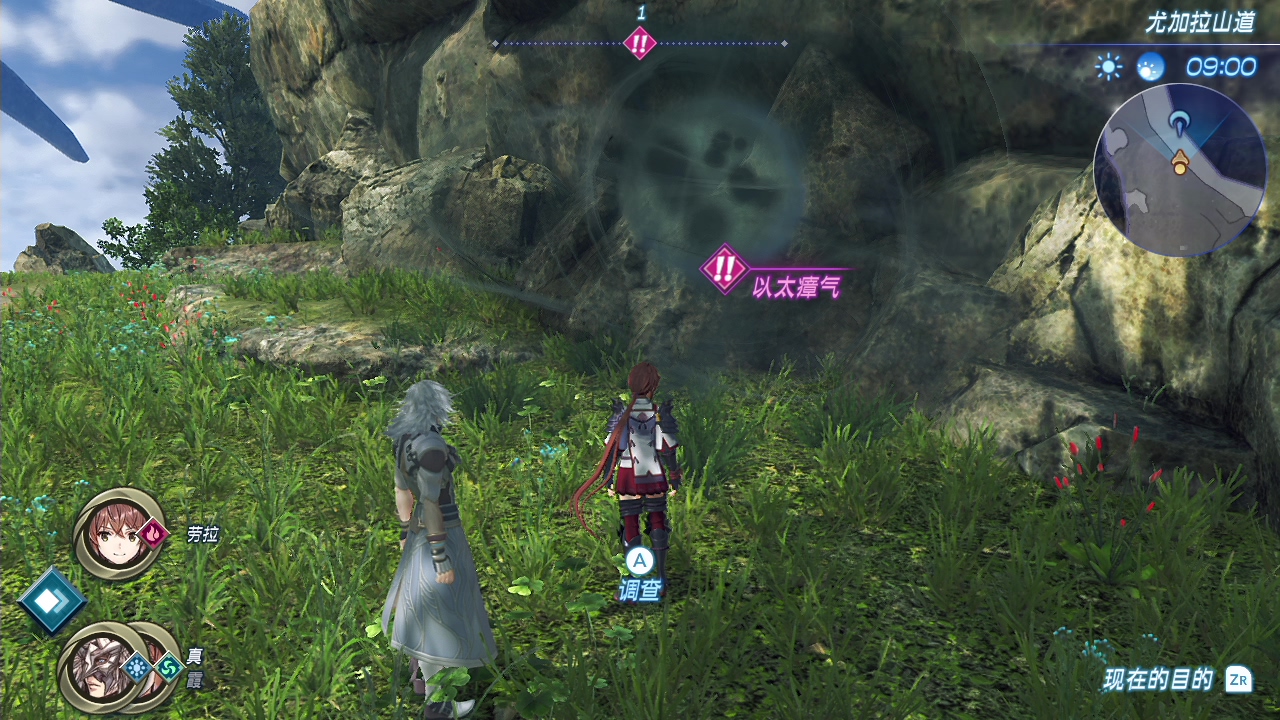
Task: Click the teal diamond switch icon
Action: 52,600
